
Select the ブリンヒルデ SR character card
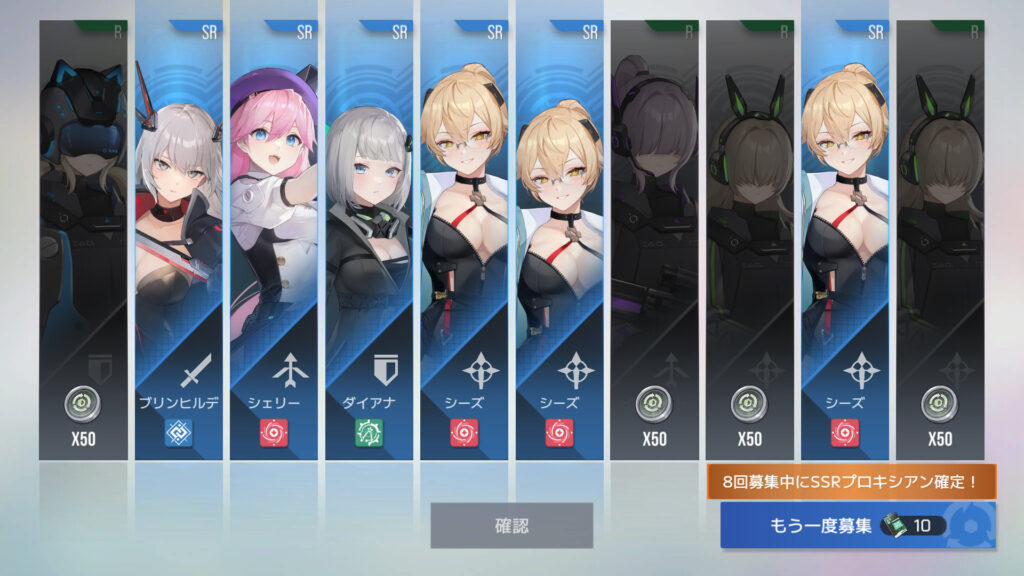(178, 240)
